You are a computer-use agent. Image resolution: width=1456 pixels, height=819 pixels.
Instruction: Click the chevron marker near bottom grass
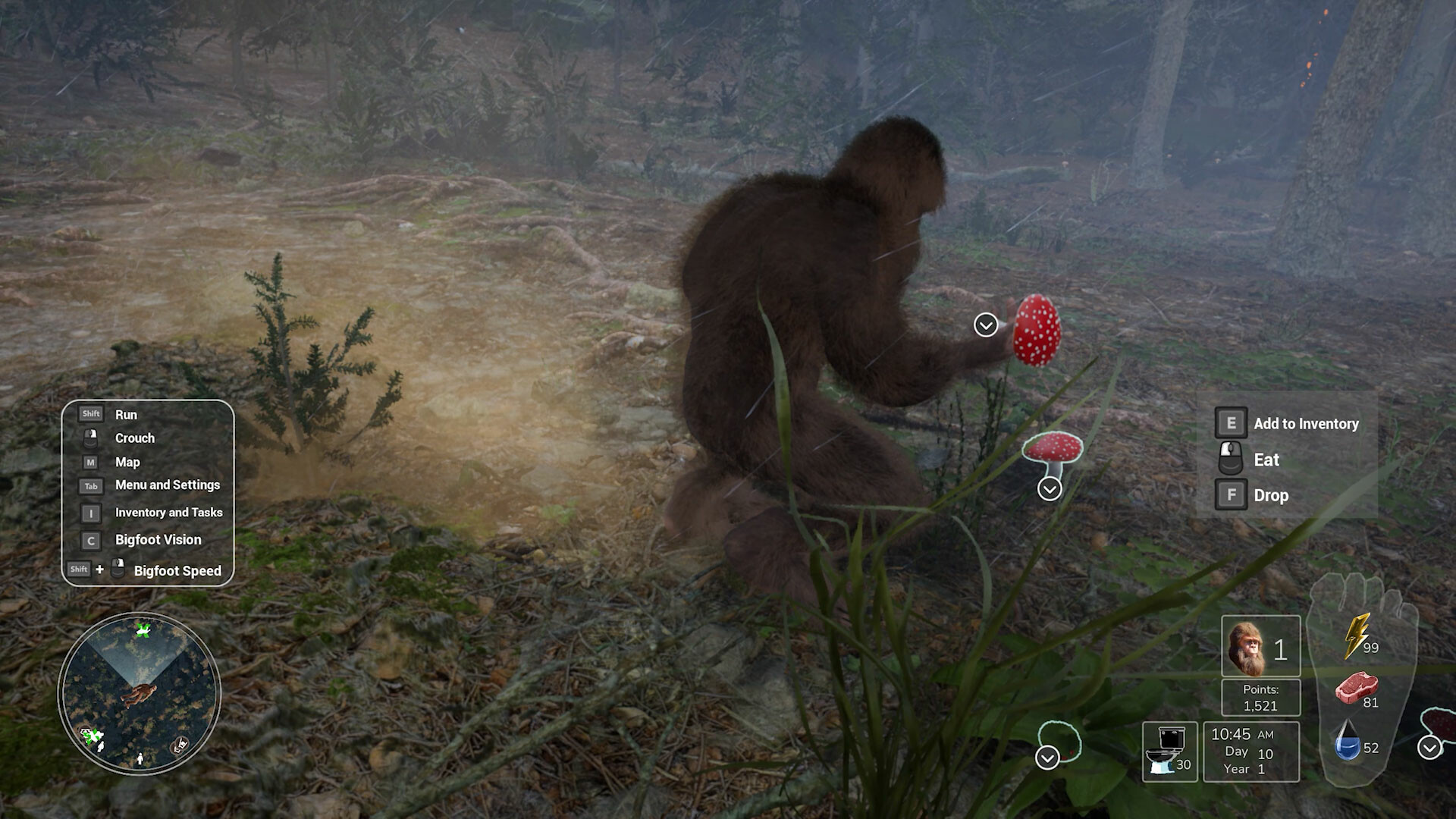coord(1047,756)
